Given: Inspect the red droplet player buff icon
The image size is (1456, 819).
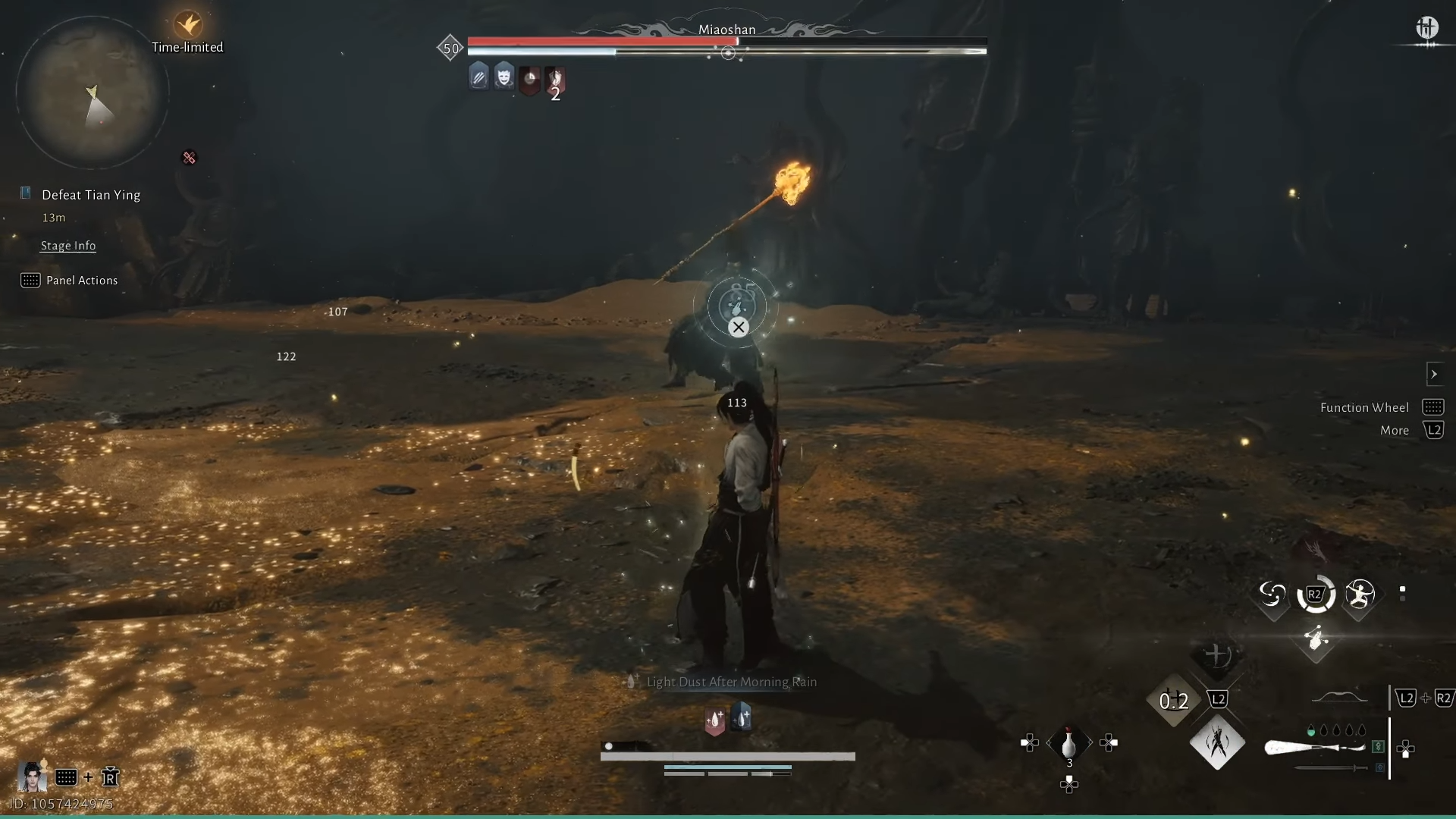Looking at the screenshot, I should coord(714,720).
